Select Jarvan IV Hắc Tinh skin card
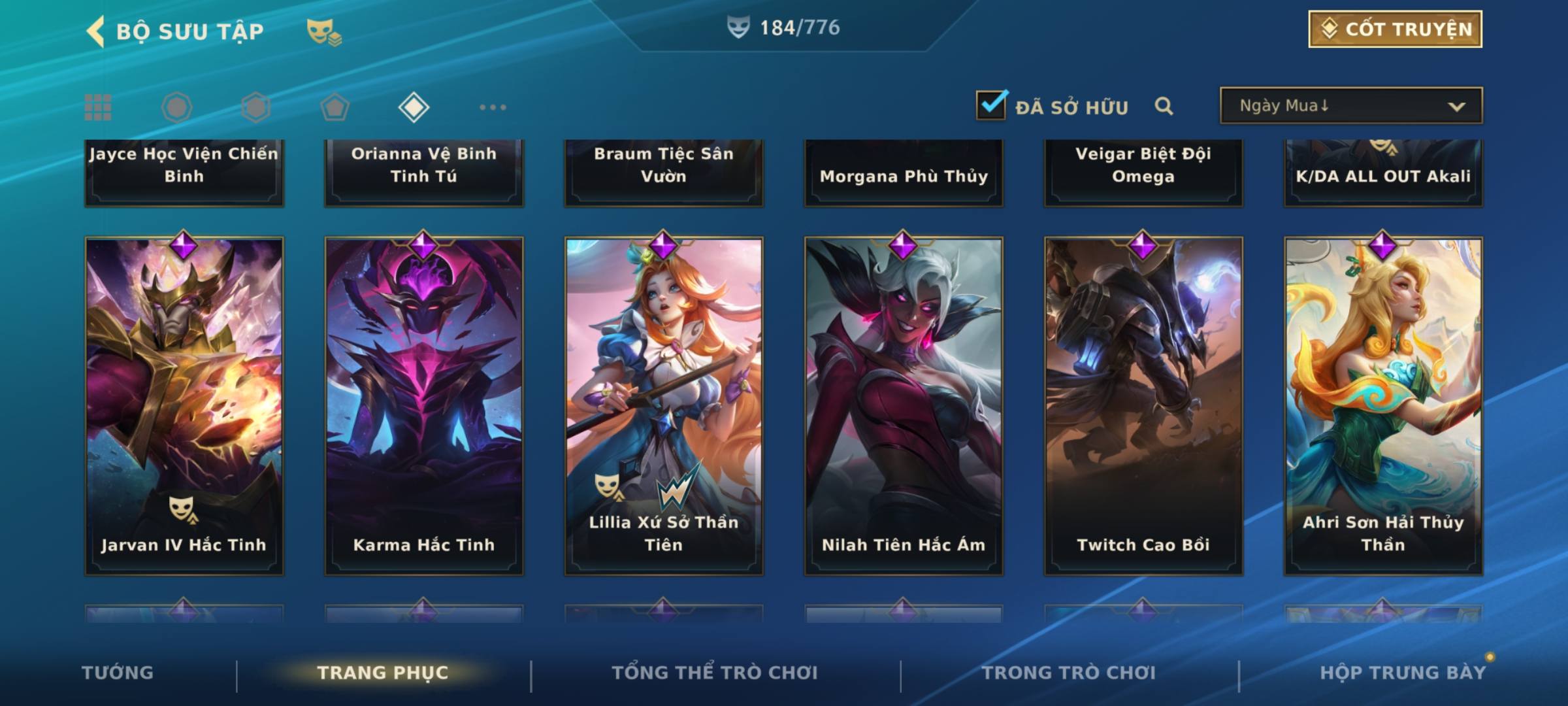The width and height of the screenshot is (1568, 706). pos(184,405)
